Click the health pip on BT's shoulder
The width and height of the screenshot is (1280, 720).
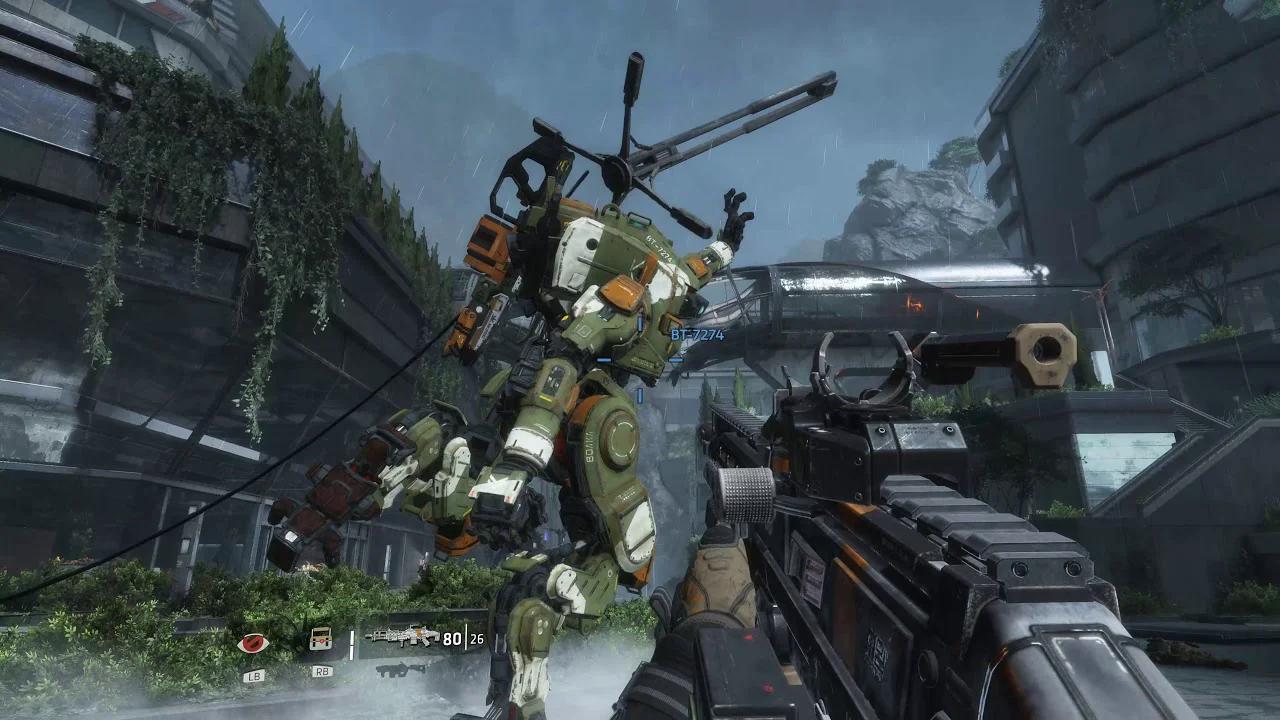tap(640, 323)
